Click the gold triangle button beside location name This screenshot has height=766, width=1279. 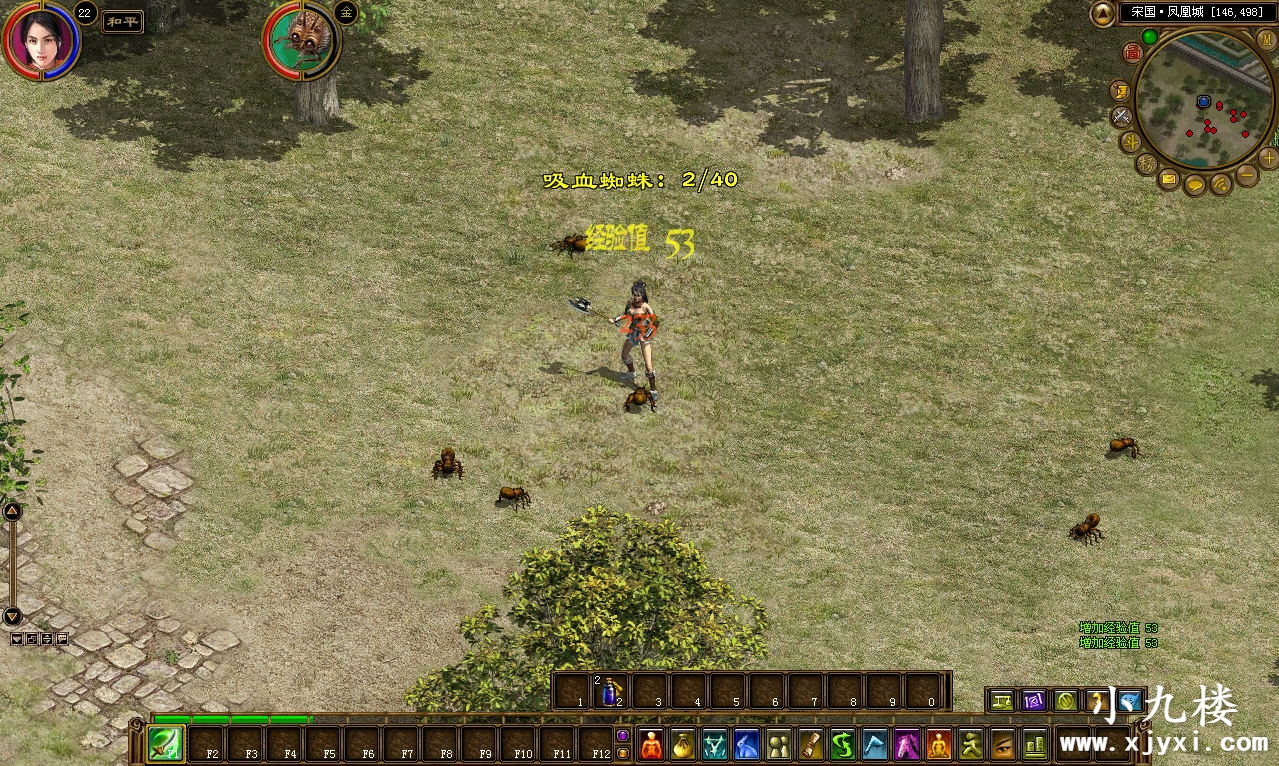pyautogui.click(x=1102, y=13)
